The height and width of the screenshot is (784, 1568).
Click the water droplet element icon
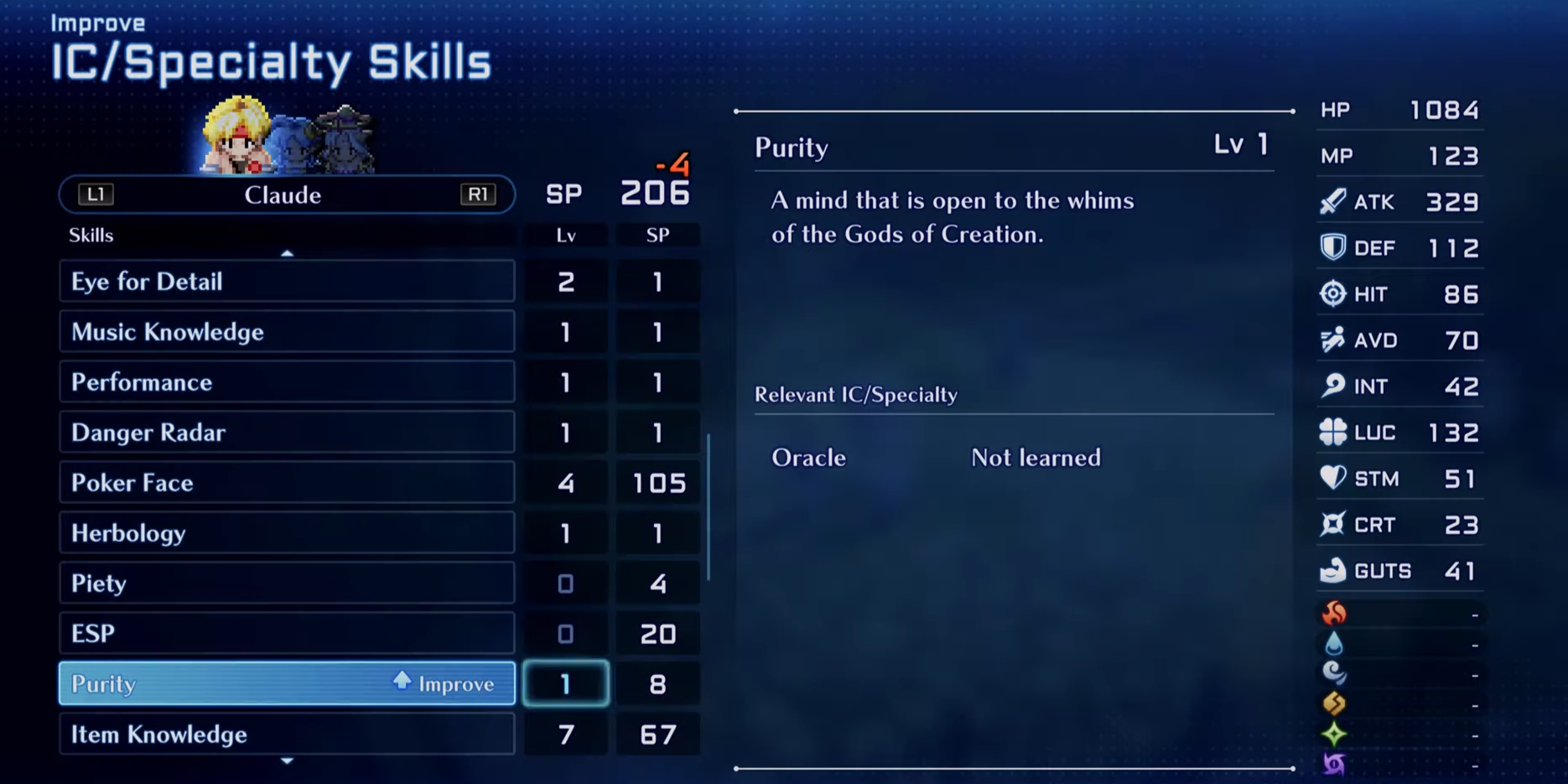point(1335,644)
